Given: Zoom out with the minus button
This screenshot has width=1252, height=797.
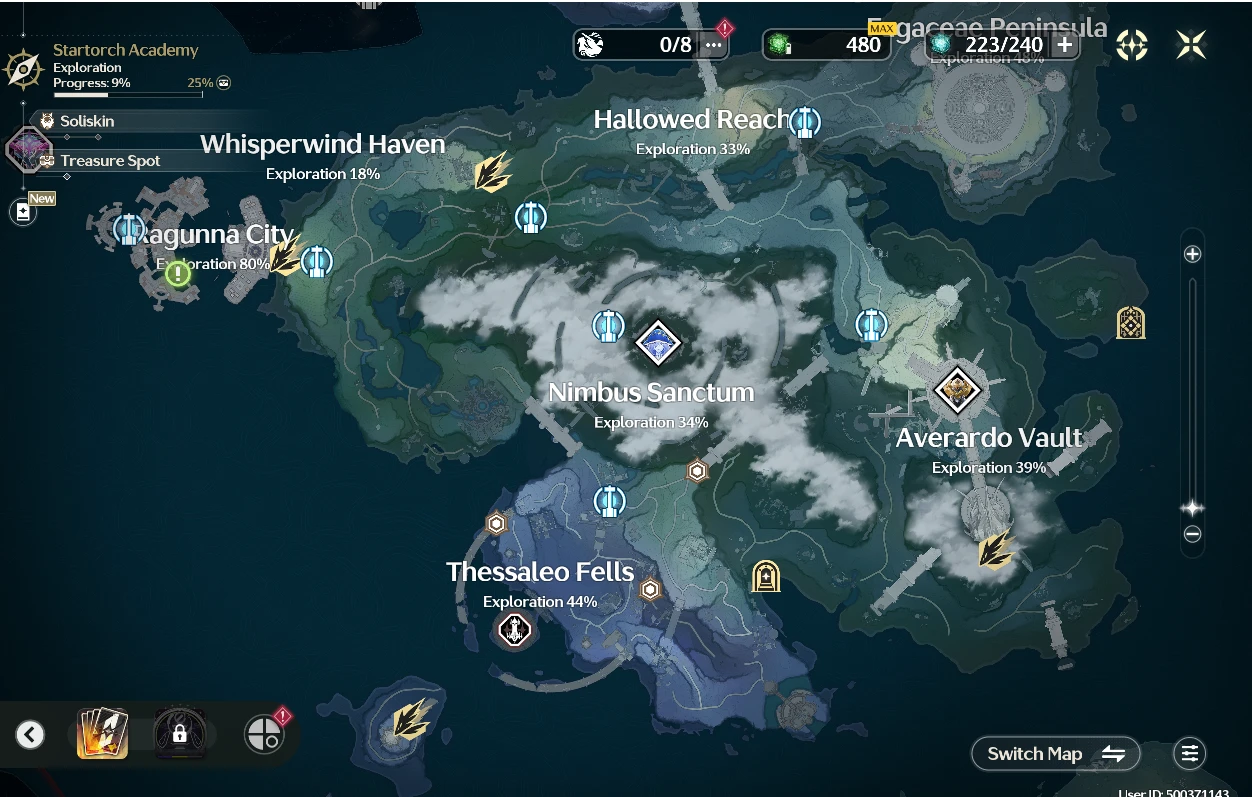Looking at the screenshot, I should pos(1192,534).
